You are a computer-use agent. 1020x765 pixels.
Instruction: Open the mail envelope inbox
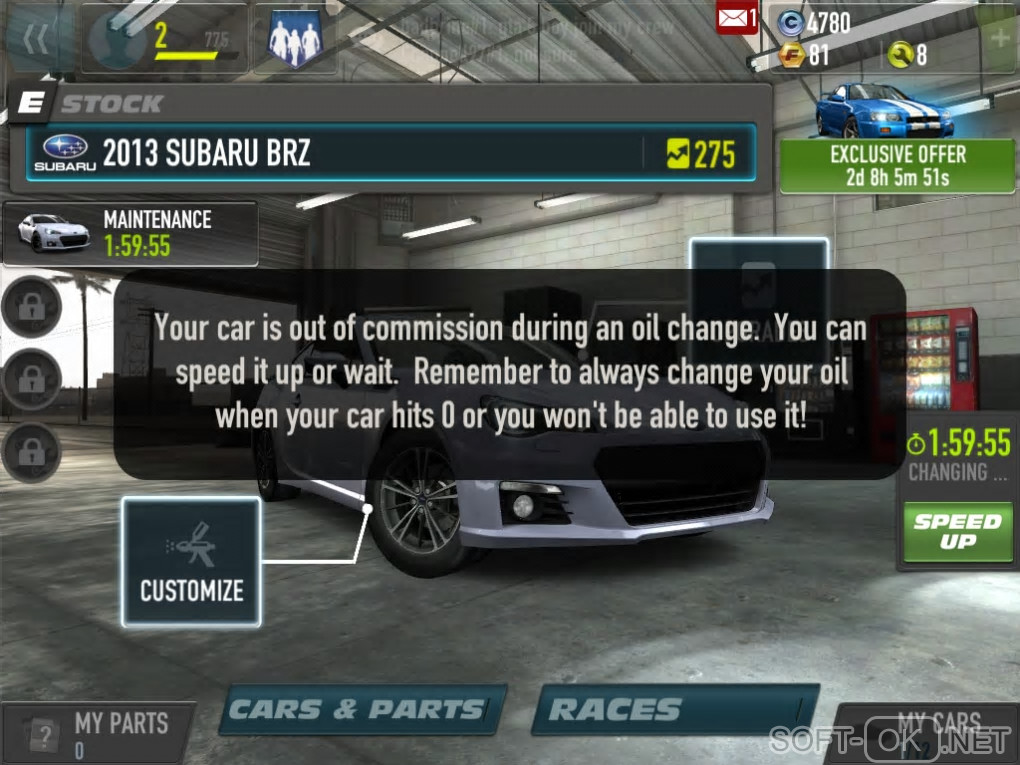737,18
